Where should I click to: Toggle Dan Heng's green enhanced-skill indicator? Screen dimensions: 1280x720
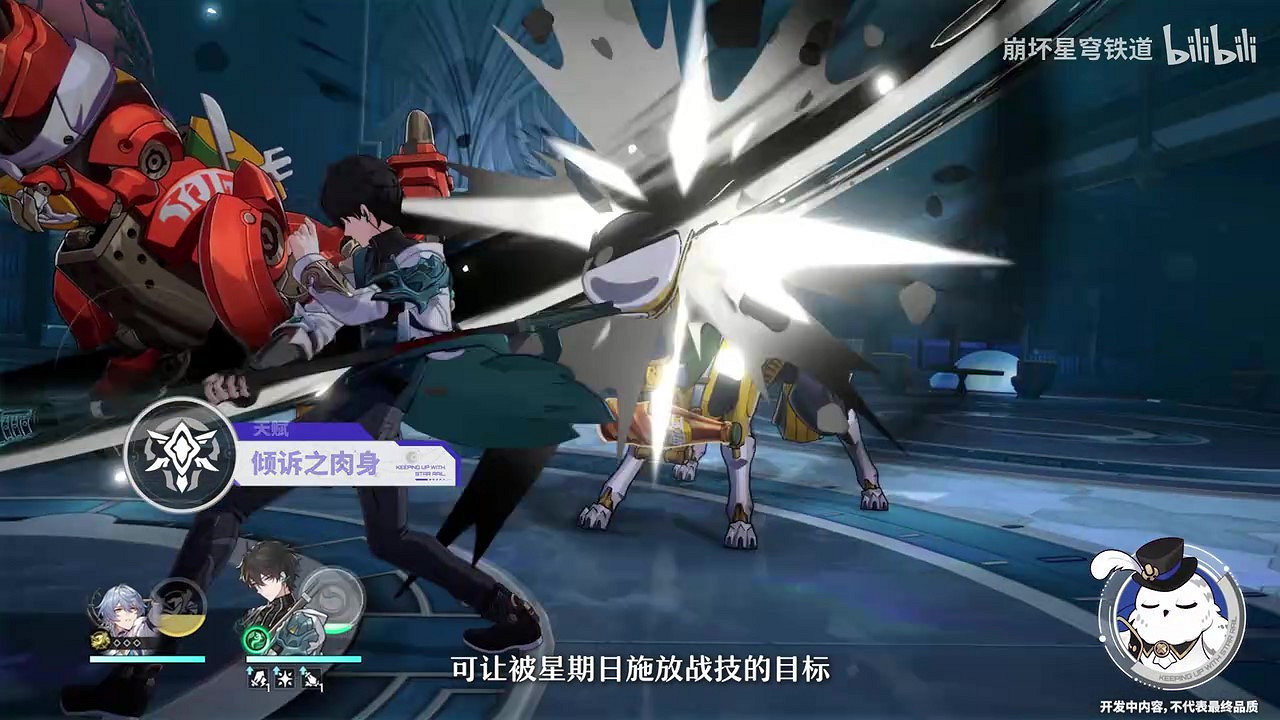tap(255, 640)
